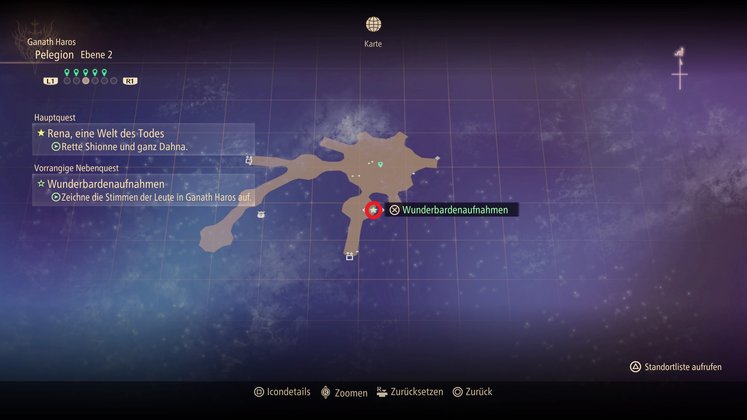Screen dimensions: 747x420
Task: Choose the highlighted level dot for Ebene 2
Action: (x=85, y=81)
